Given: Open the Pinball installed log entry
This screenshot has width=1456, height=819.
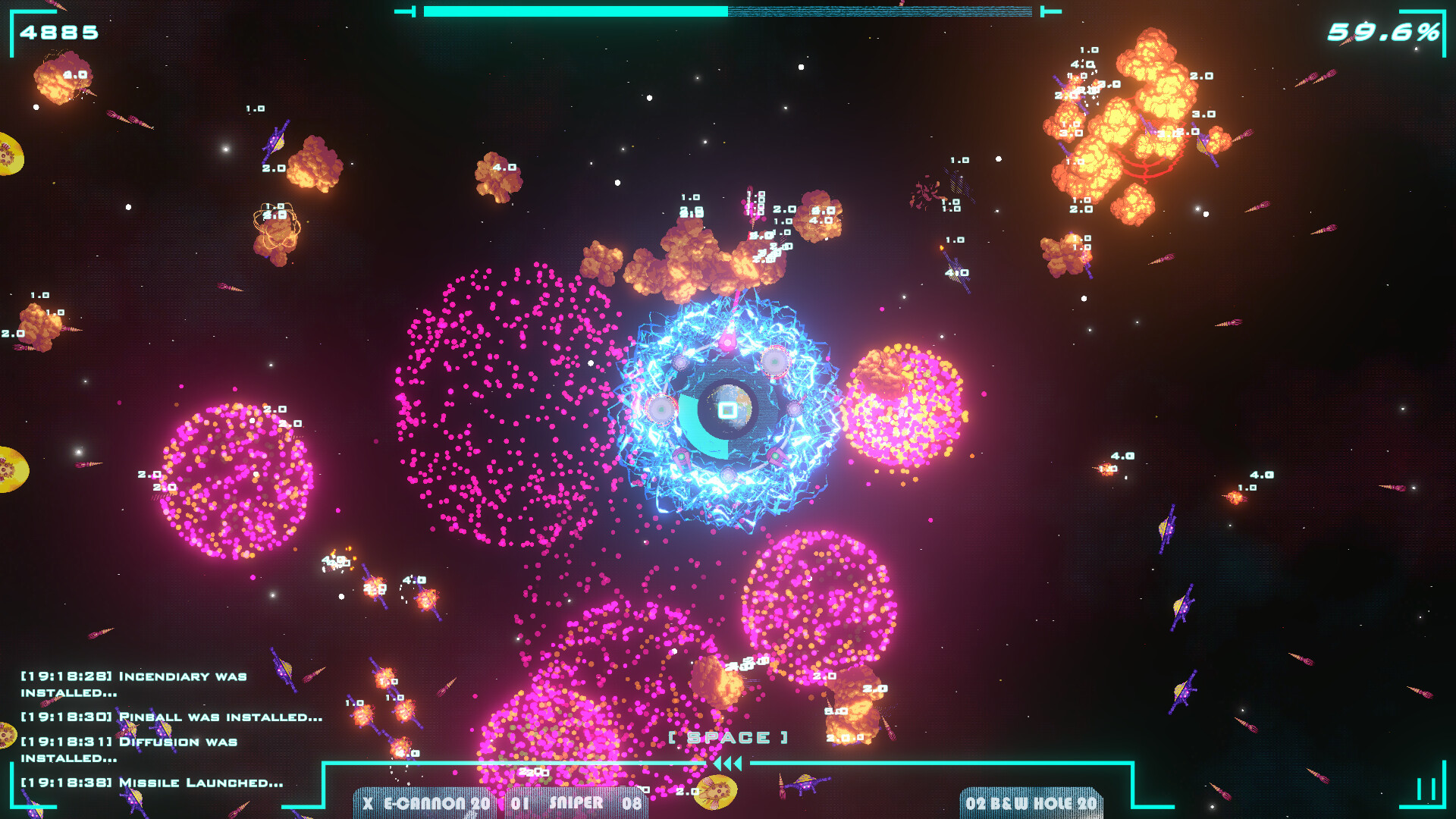Looking at the screenshot, I should pyautogui.click(x=171, y=716).
